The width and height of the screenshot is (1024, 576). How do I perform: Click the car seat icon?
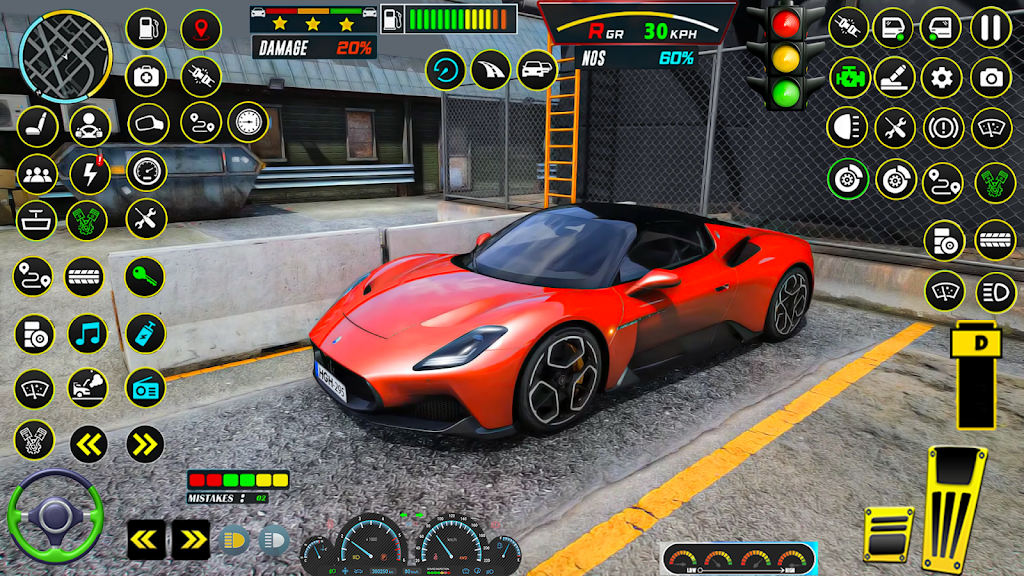click(x=37, y=125)
